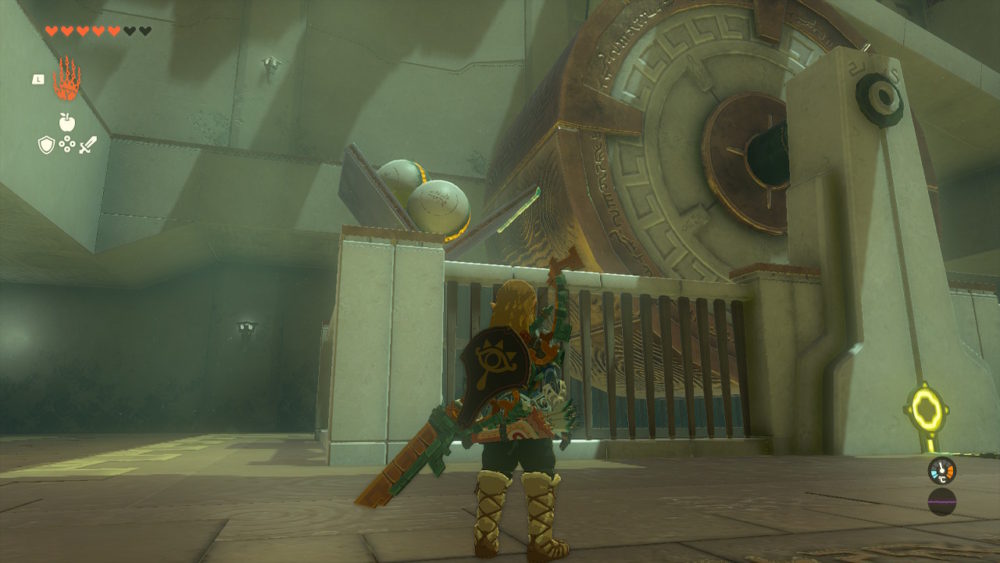1000x563 pixels.
Task: Select the sword weapon quick-select icon
Action: pyautogui.click(x=87, y=145)
